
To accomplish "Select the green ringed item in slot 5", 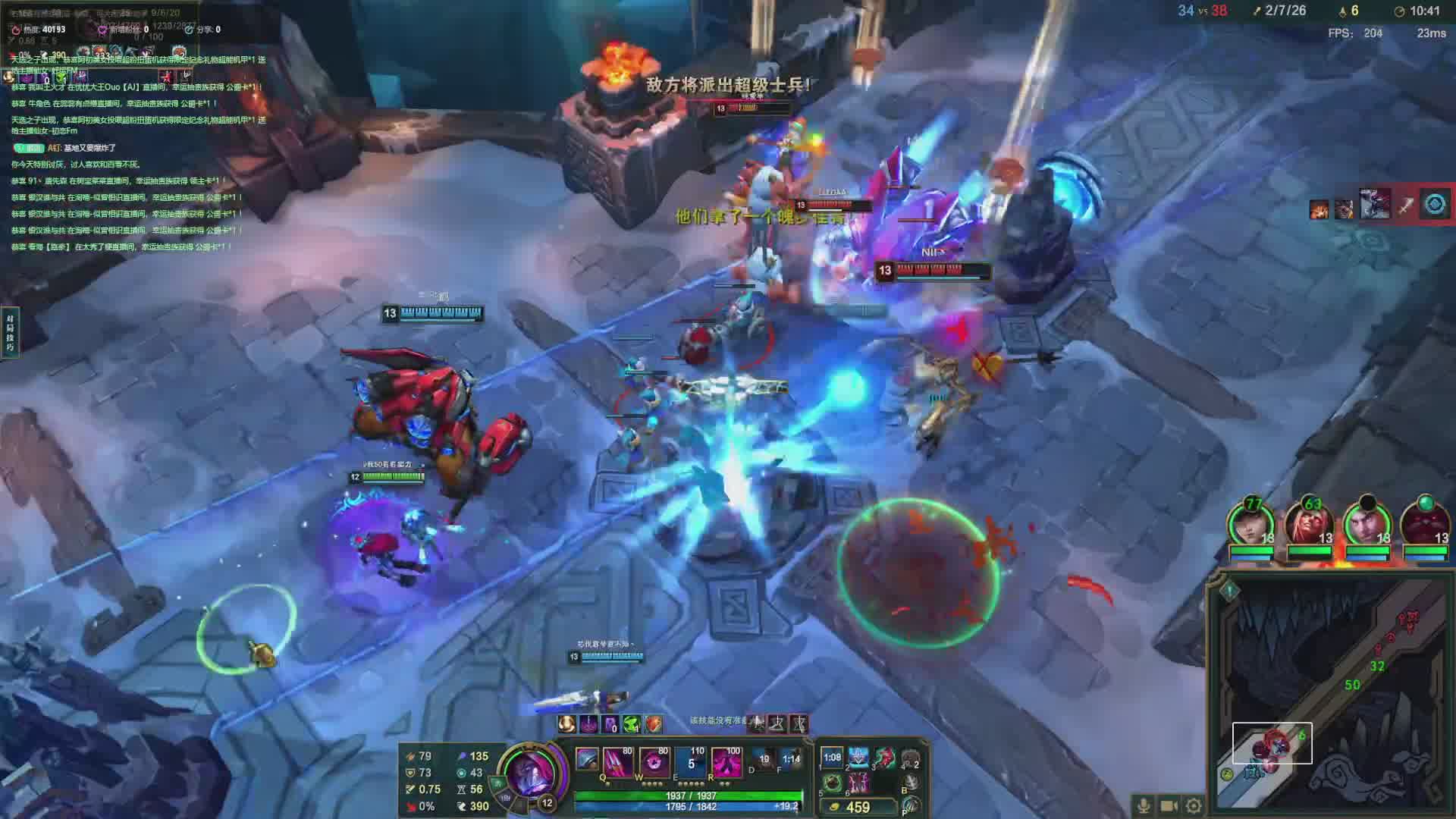I will coord(832,783).
